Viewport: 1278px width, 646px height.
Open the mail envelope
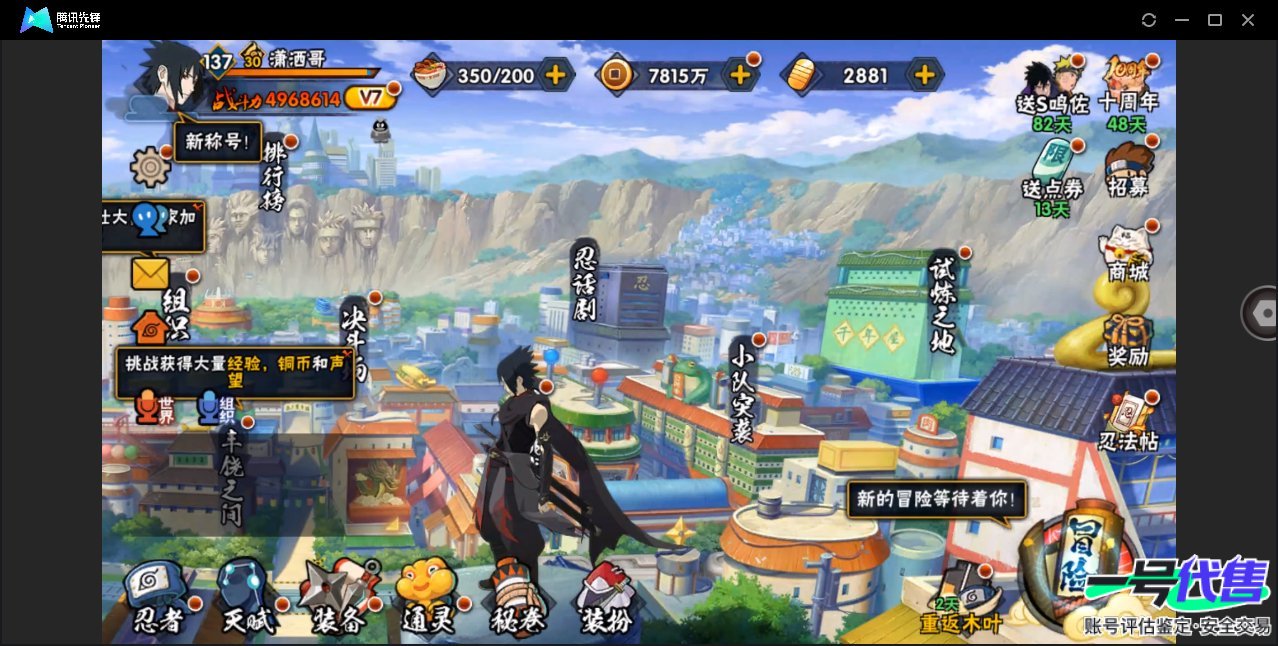(x=150, y=273)
